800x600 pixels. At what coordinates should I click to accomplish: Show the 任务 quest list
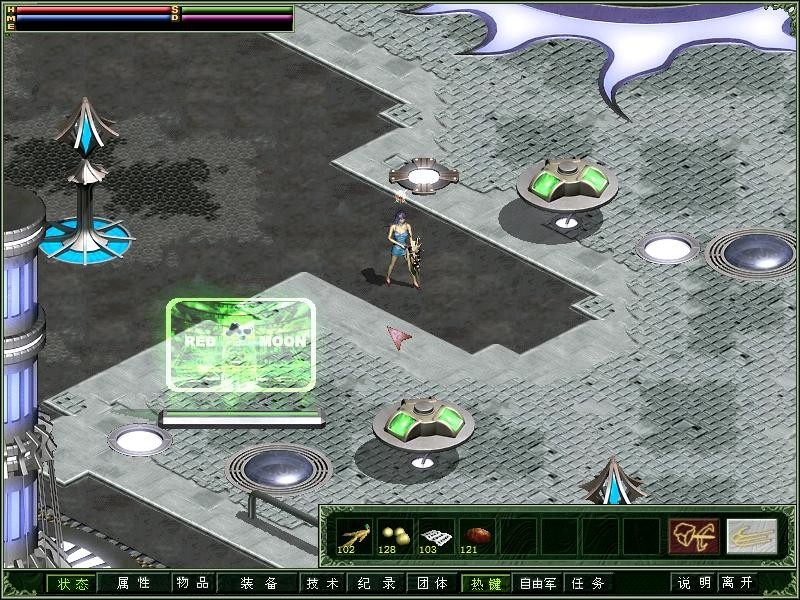[x=589, y=583]
